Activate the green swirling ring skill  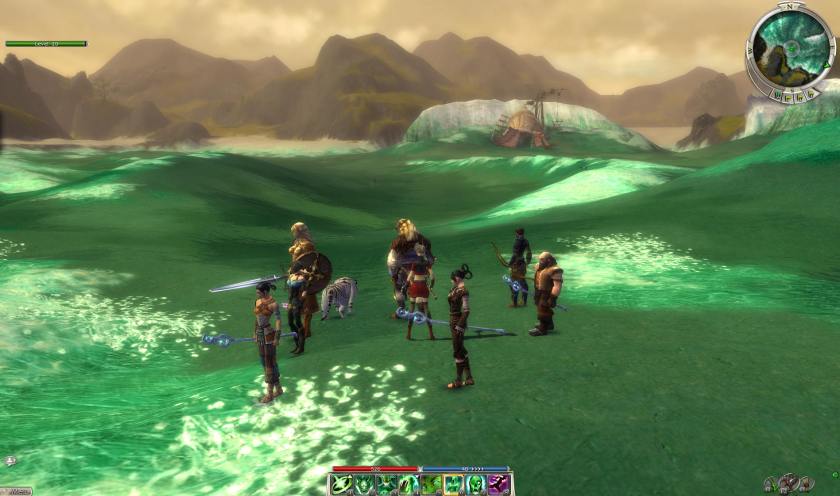coord(341,484)
